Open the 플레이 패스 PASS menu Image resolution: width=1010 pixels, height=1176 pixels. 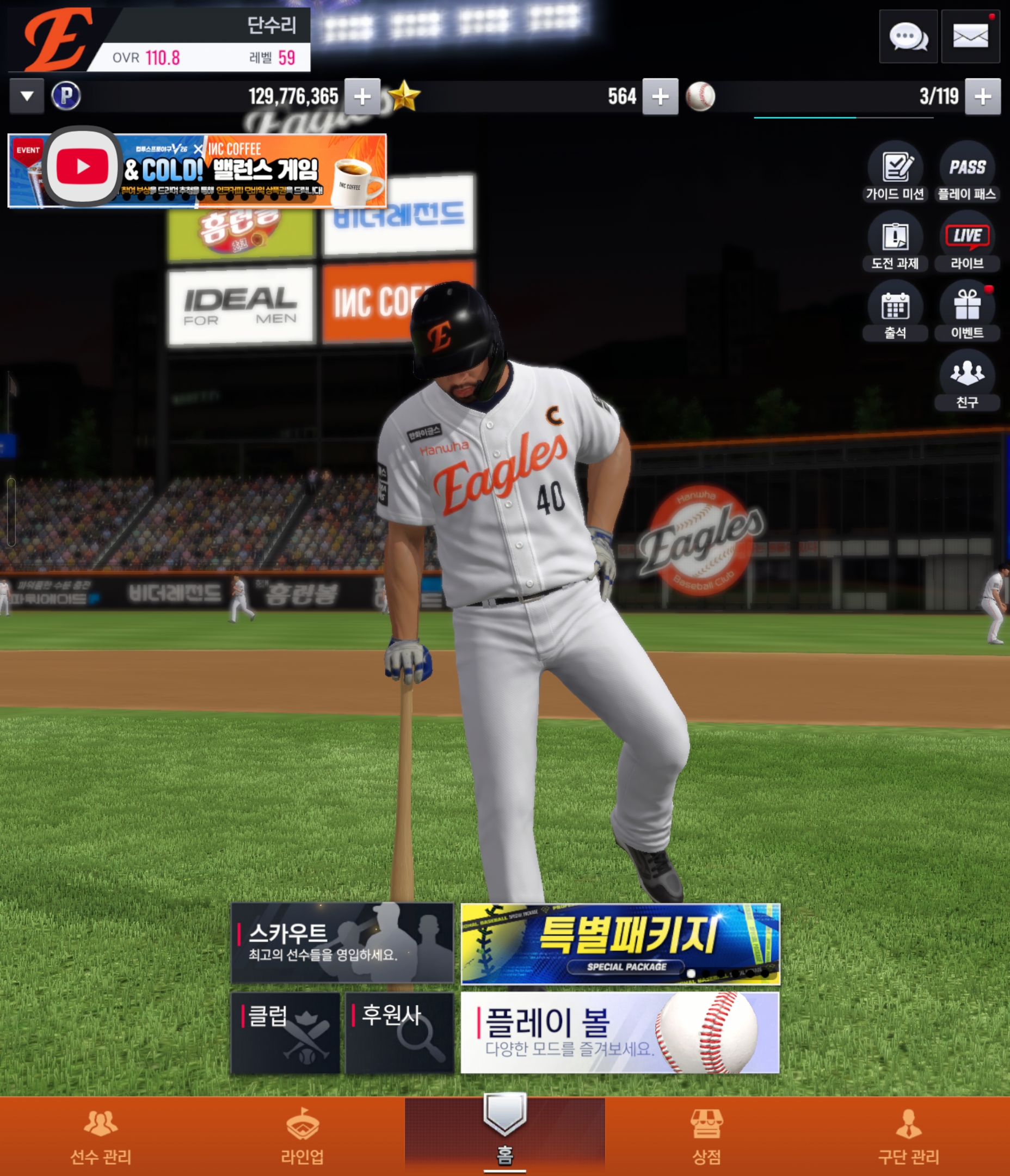pyautogui.click(x=967, y=172)
